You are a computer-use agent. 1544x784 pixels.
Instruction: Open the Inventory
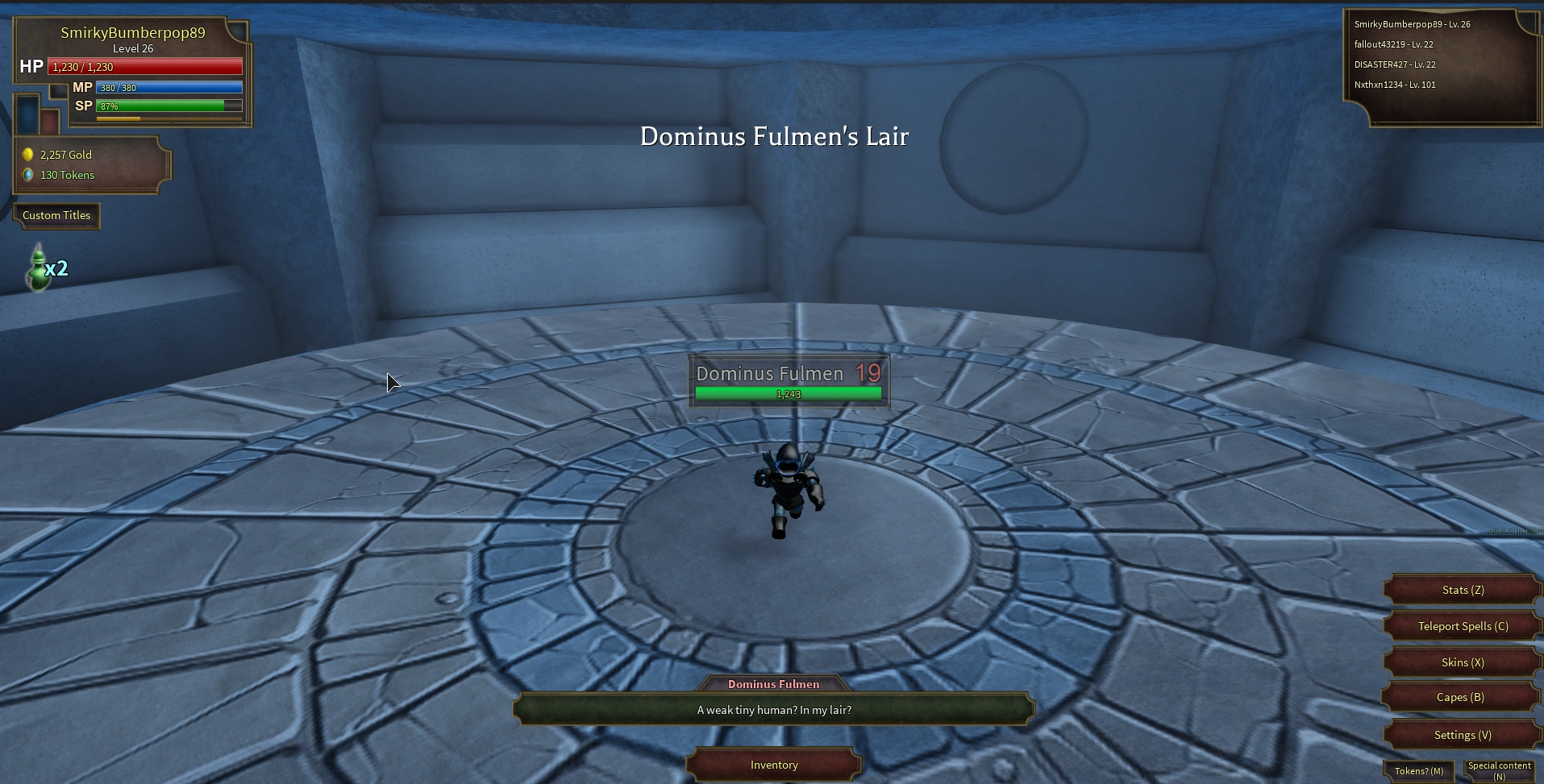tap(773, 765)
